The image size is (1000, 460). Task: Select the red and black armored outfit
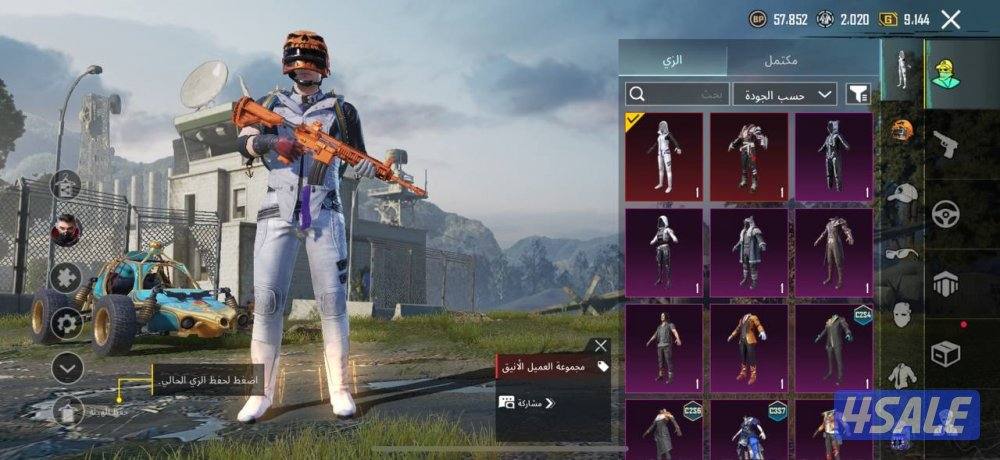(749, 157)
